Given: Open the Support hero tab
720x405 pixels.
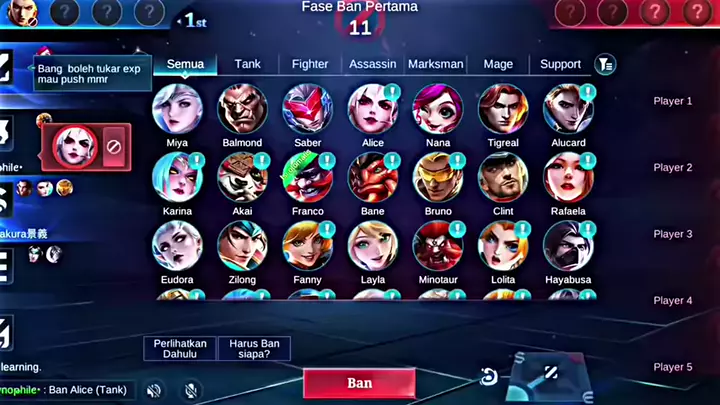Looking at the screenshot, I should pos(560,64).
